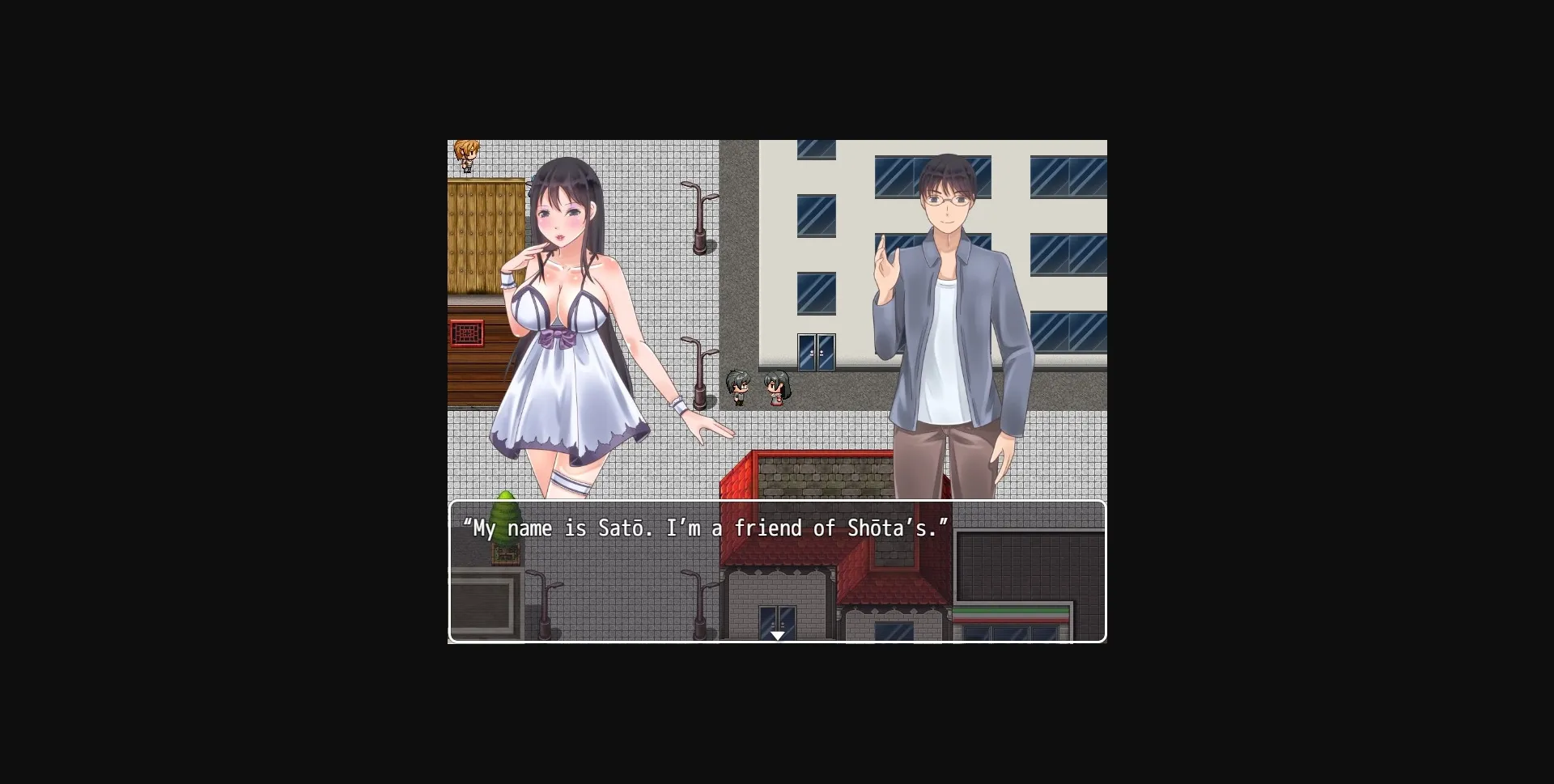Click the double doors of the office building
This screenshot has width=1554, height=784.
pos(816,352)
